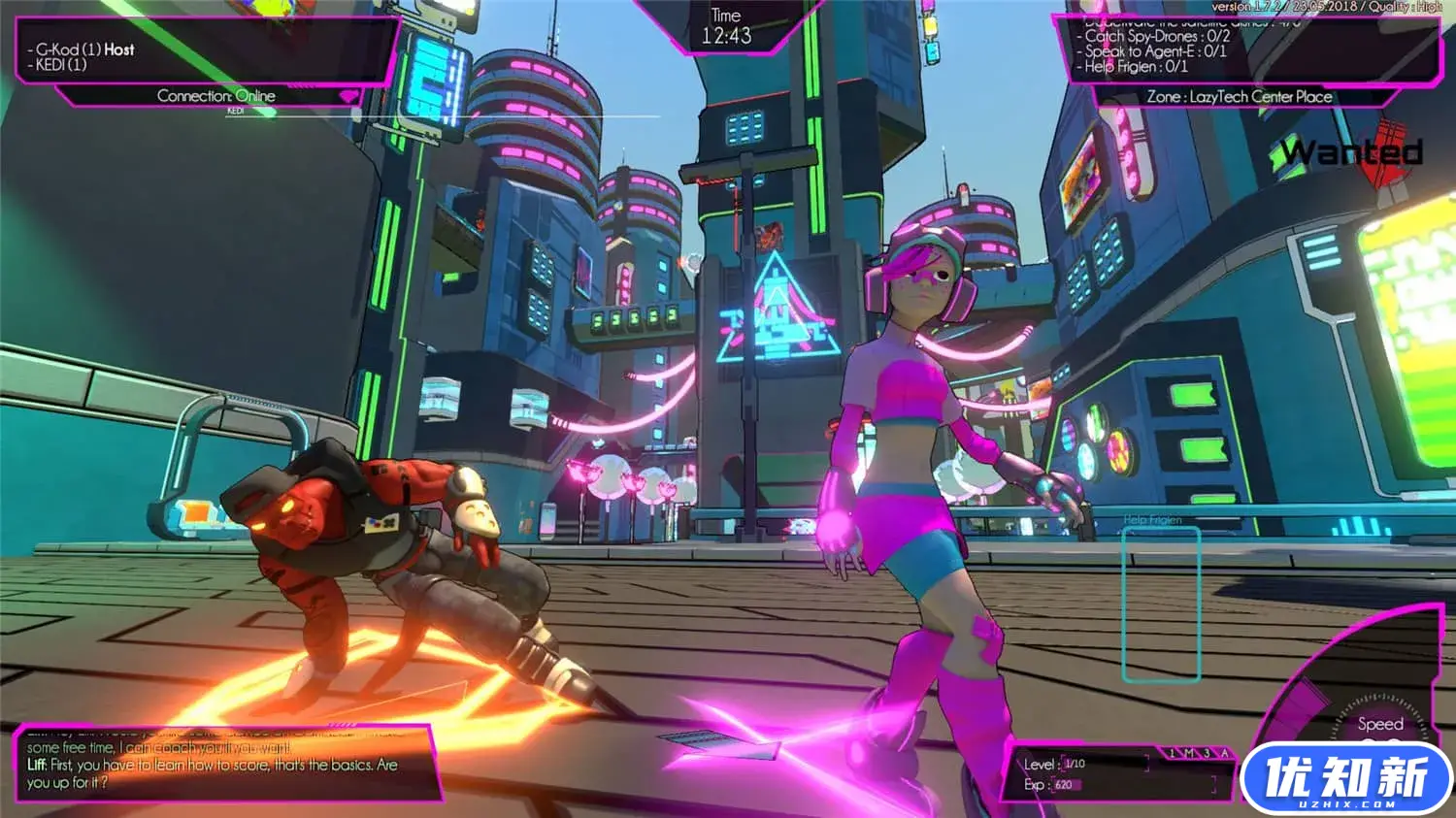The height and width of the screenshot is (818, 1456).
Task: Click the Connection: Online status bar
Action: [x=215, y=96]
